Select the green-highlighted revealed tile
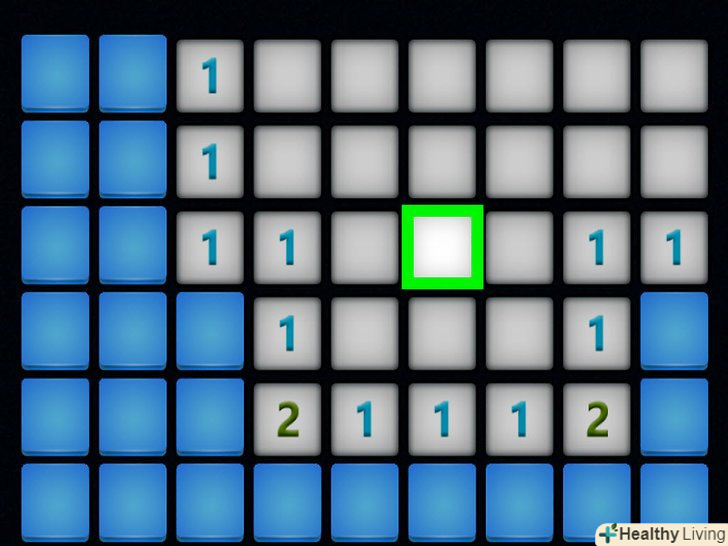The width and height of the screenshot is (728, 546). point(442,247)
